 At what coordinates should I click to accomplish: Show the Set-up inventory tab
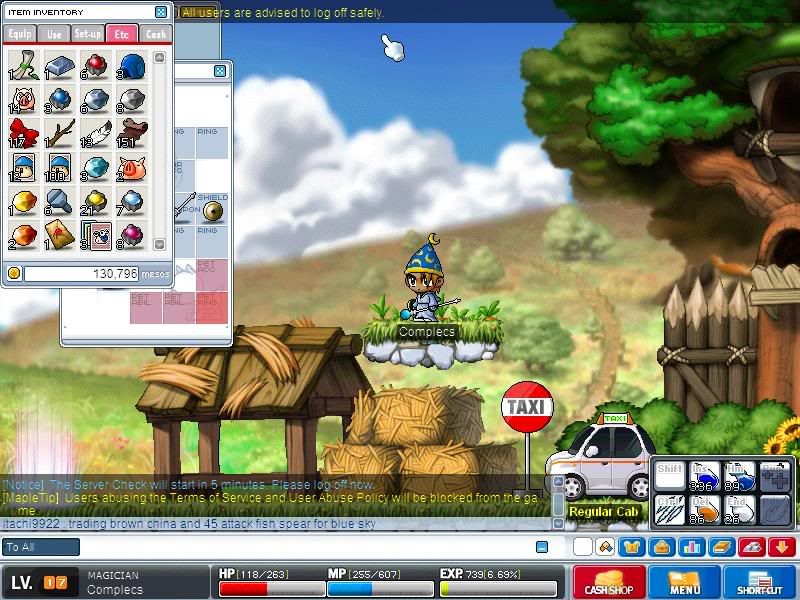pyautogui.click(x=87, y=34)
